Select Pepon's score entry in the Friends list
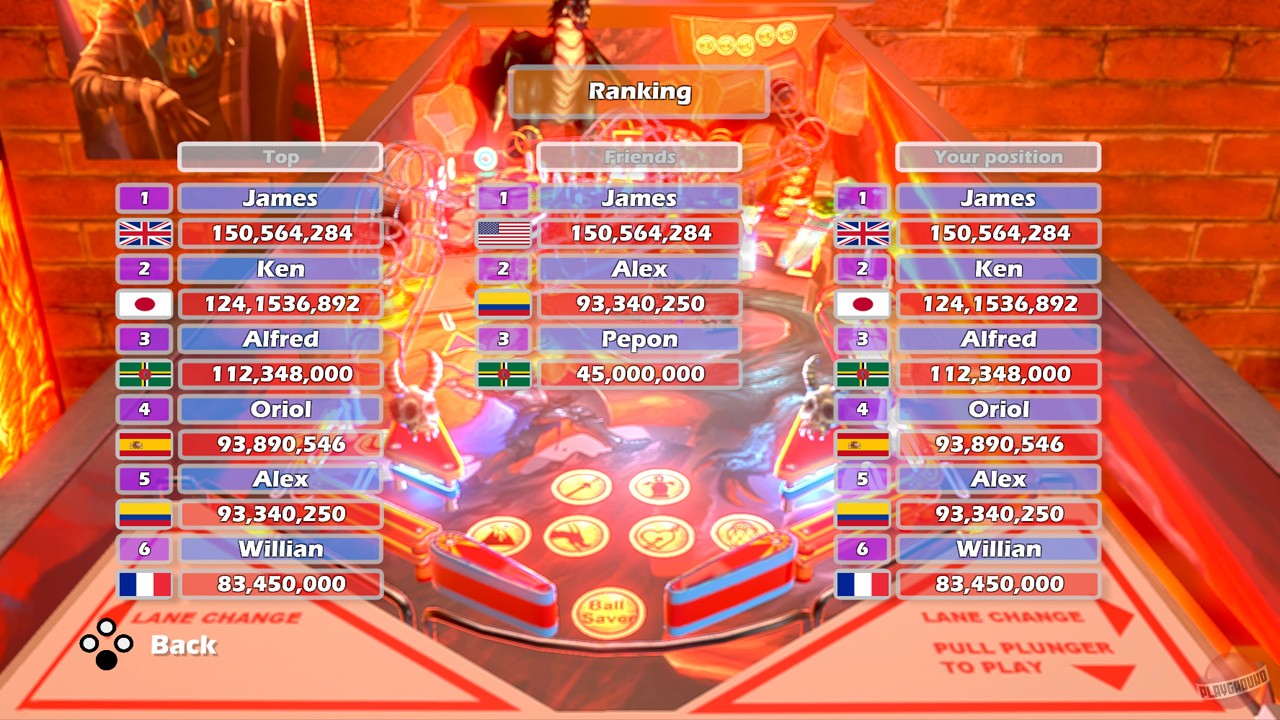1280x720 pixels. 639,374
